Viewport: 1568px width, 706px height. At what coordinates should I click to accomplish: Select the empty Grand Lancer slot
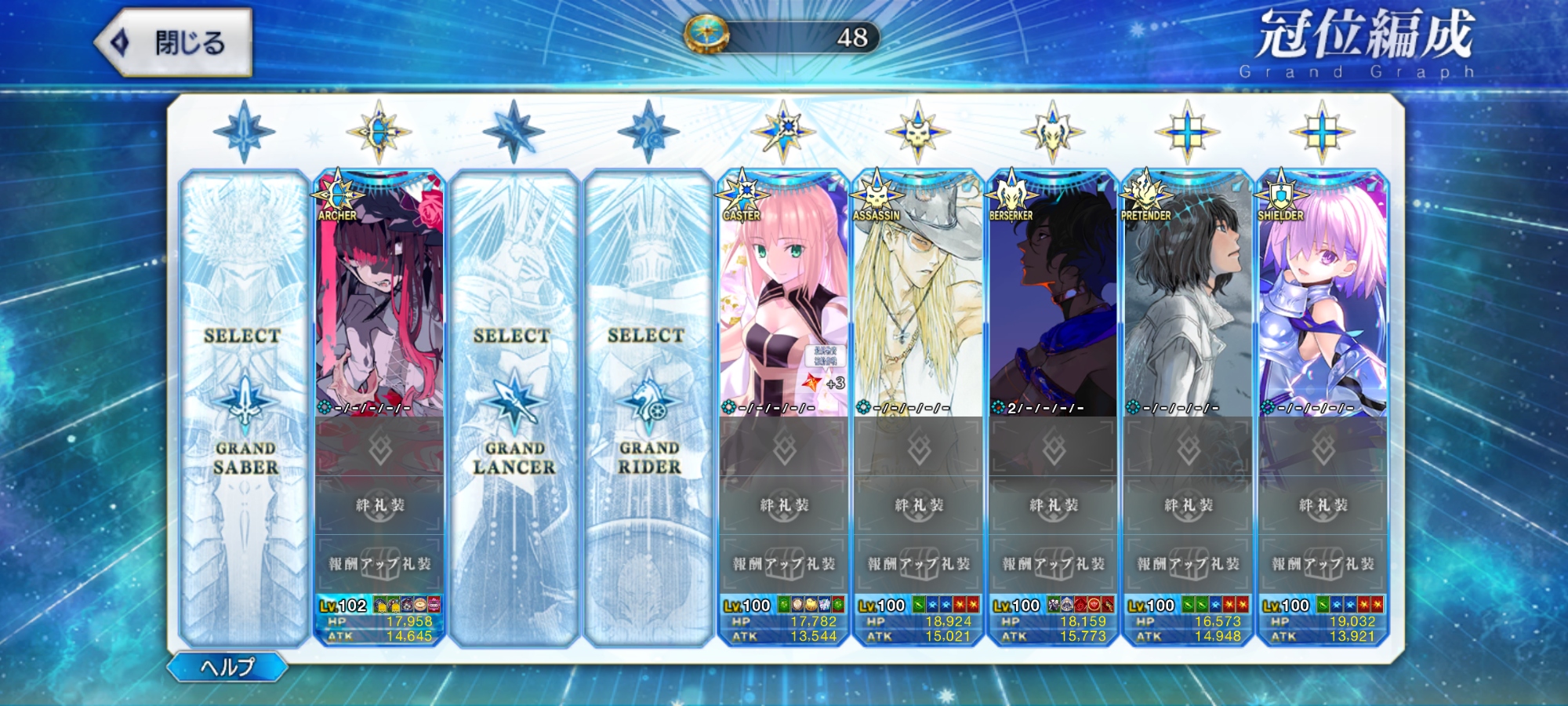pos(514,408)
